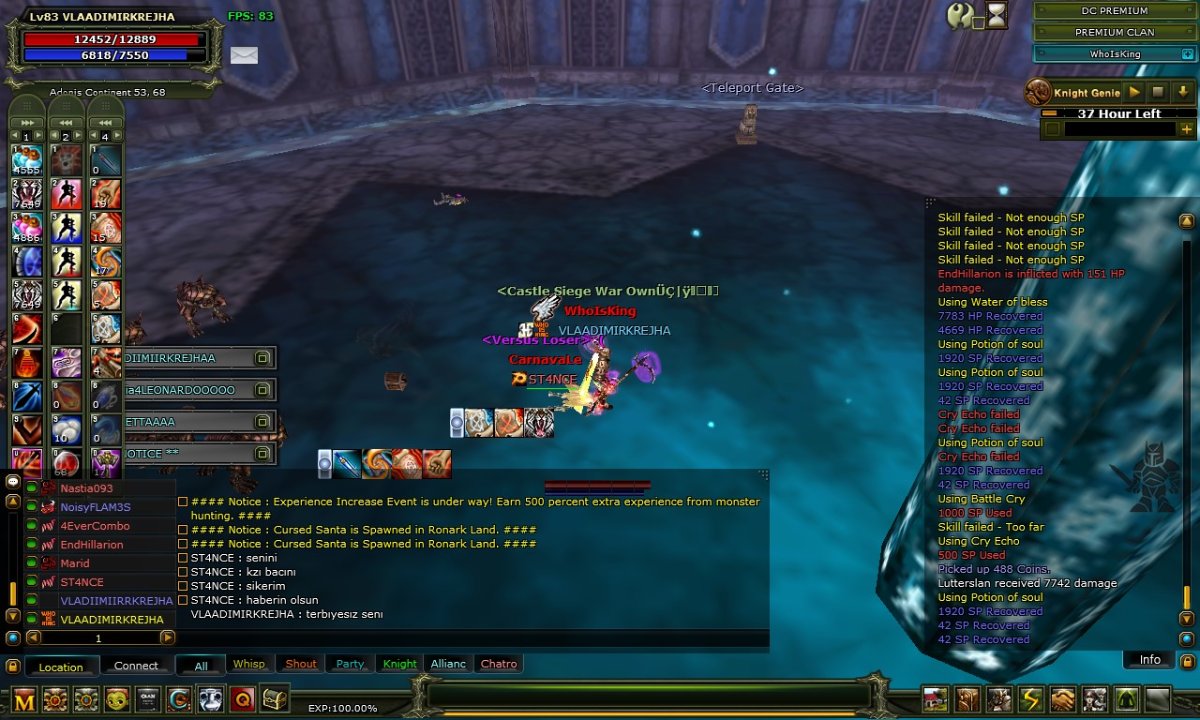1200x720 pixels.
Task: Show the Allianc chat tab
Action: click(448, 664)
